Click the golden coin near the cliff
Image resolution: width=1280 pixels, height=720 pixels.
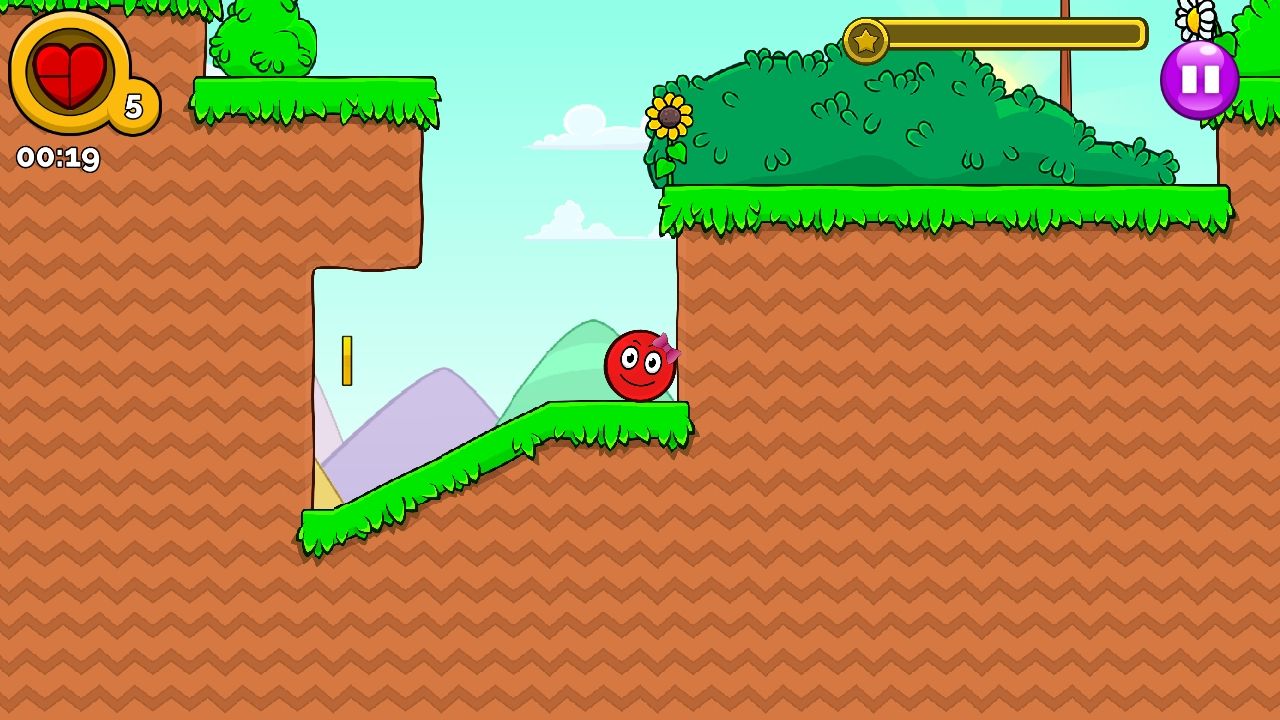347,360
